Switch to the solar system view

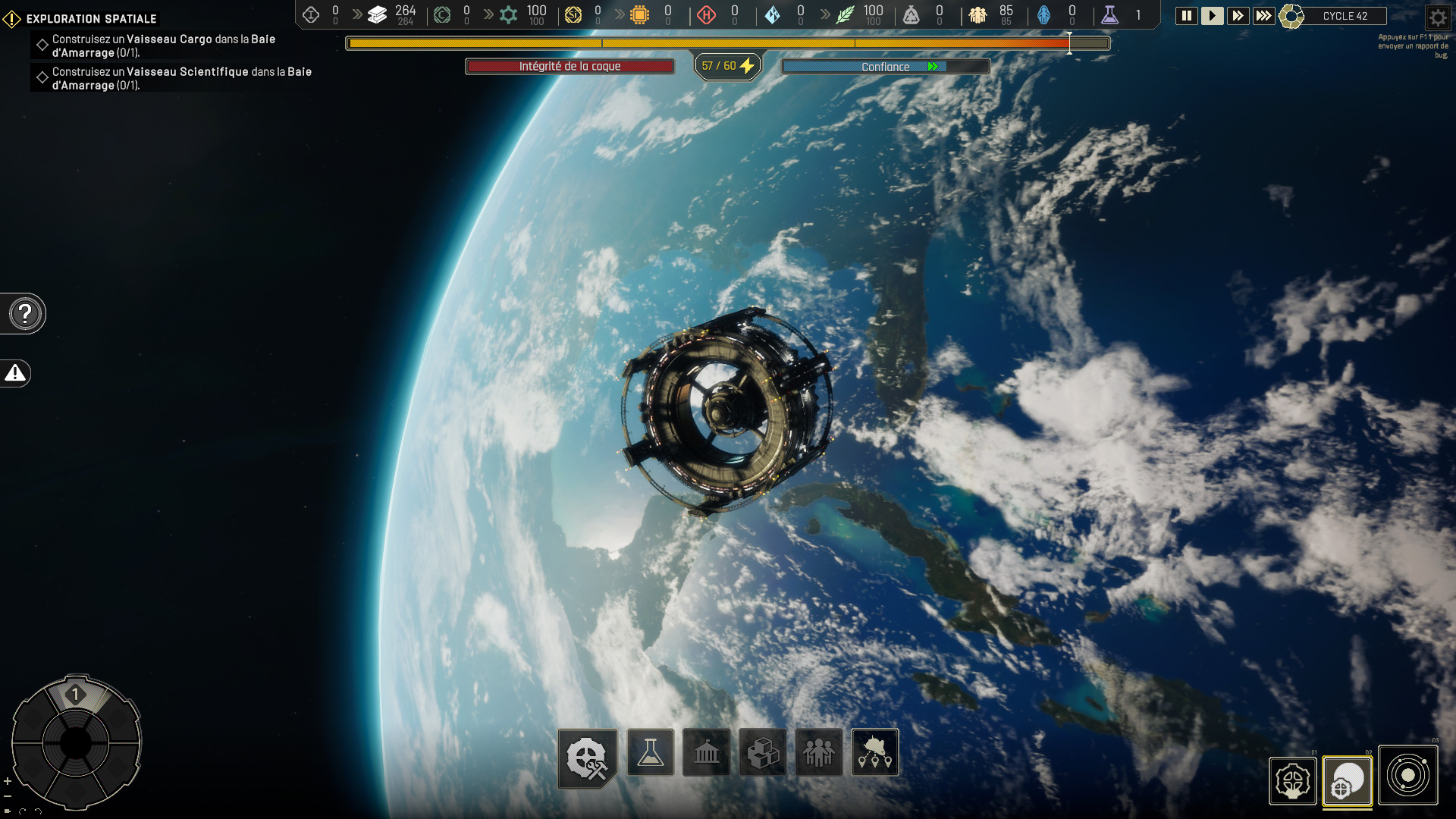[1408, 775]
